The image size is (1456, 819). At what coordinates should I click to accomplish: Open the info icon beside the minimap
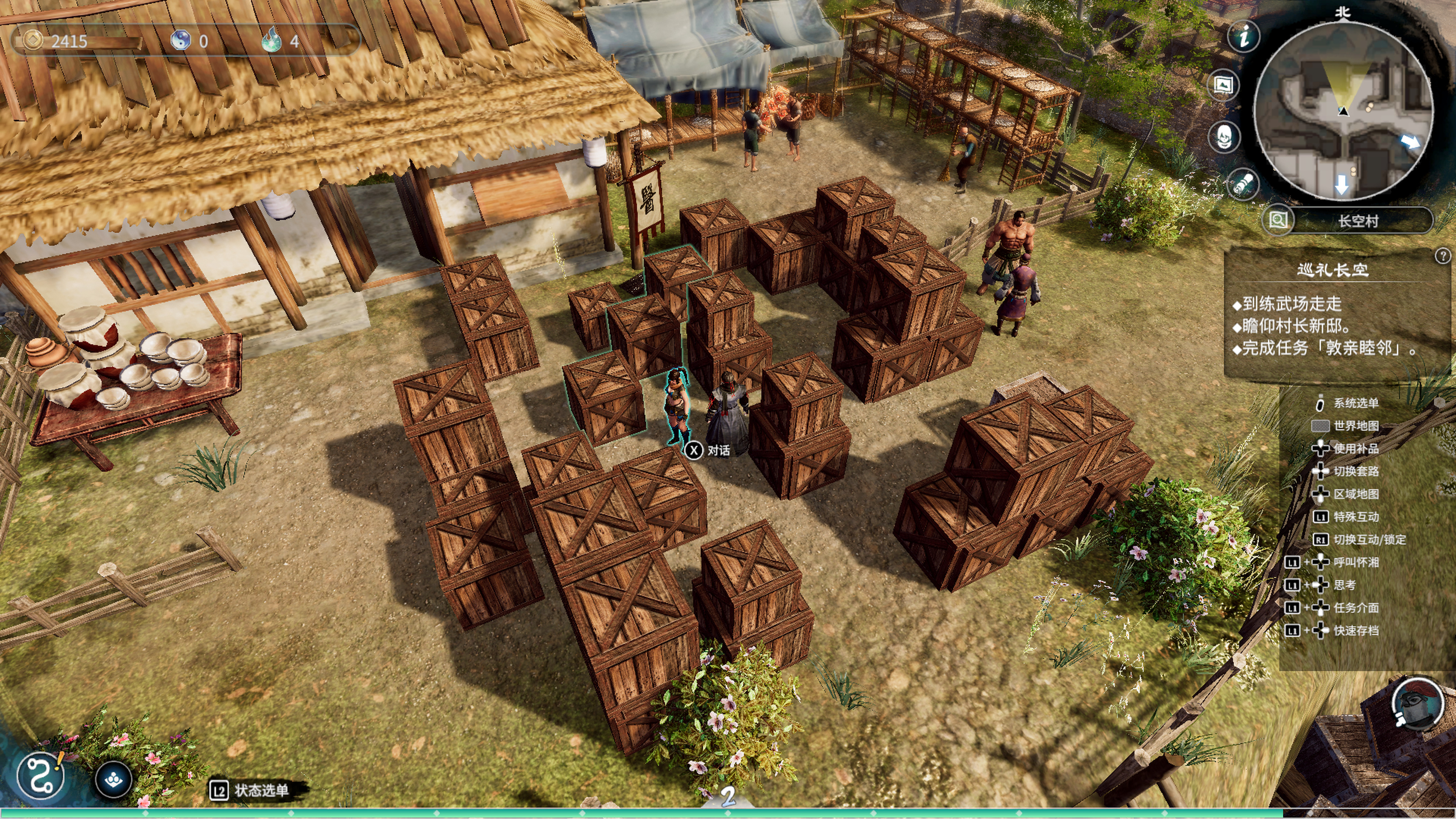coord(1244,37)
